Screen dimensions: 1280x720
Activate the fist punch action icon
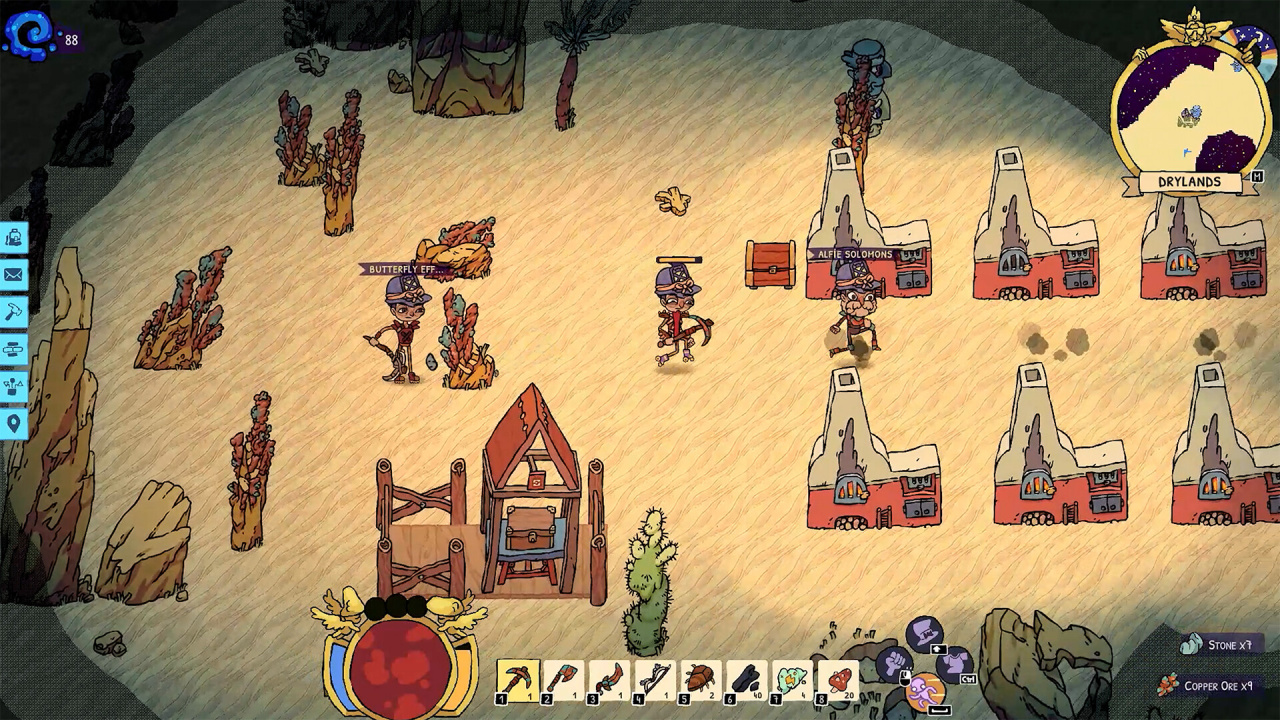point(895,662)
